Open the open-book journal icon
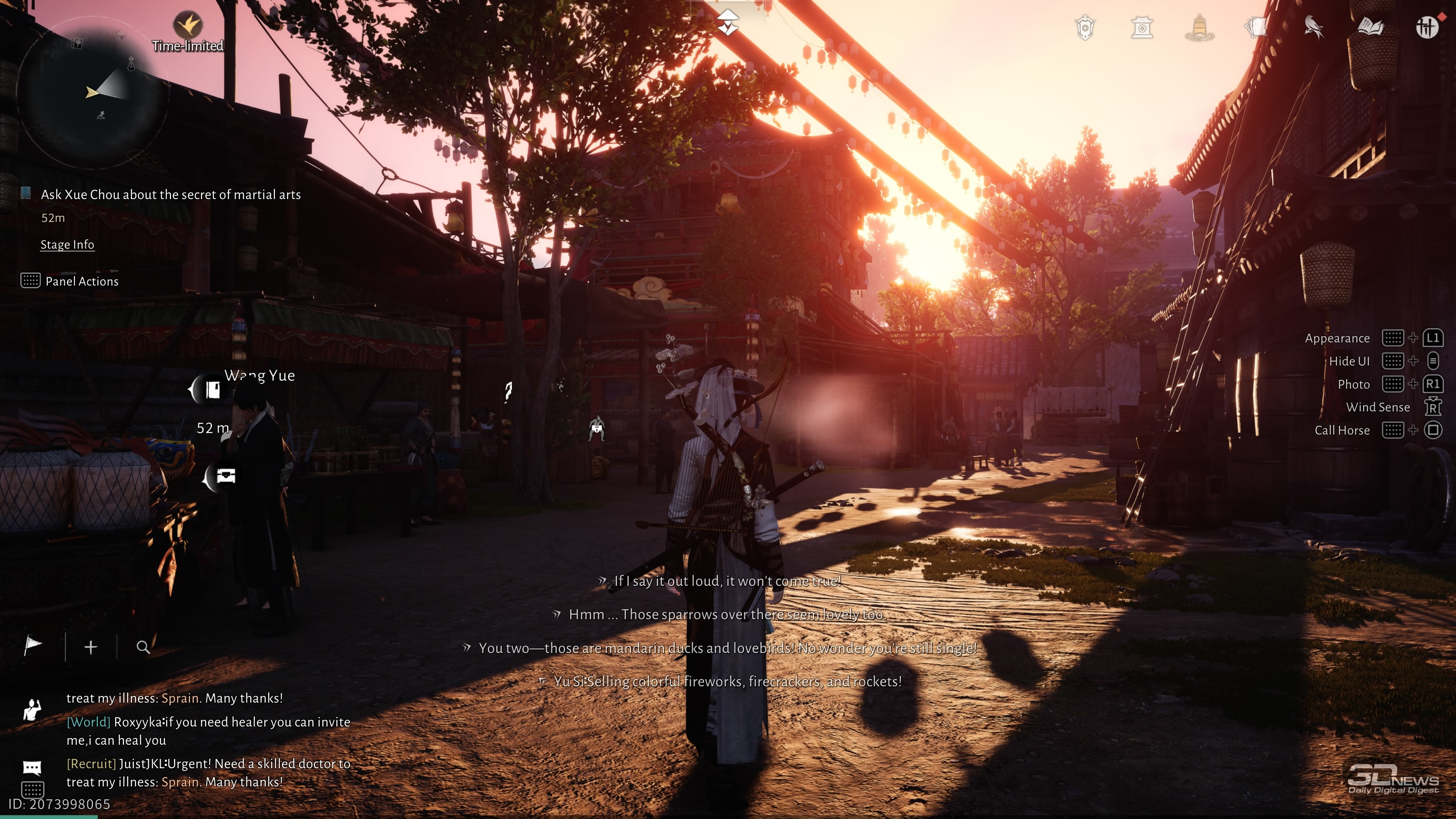Image resolution: width=1456 pixels, height=819 pixels. click(x=1370, y=28)
